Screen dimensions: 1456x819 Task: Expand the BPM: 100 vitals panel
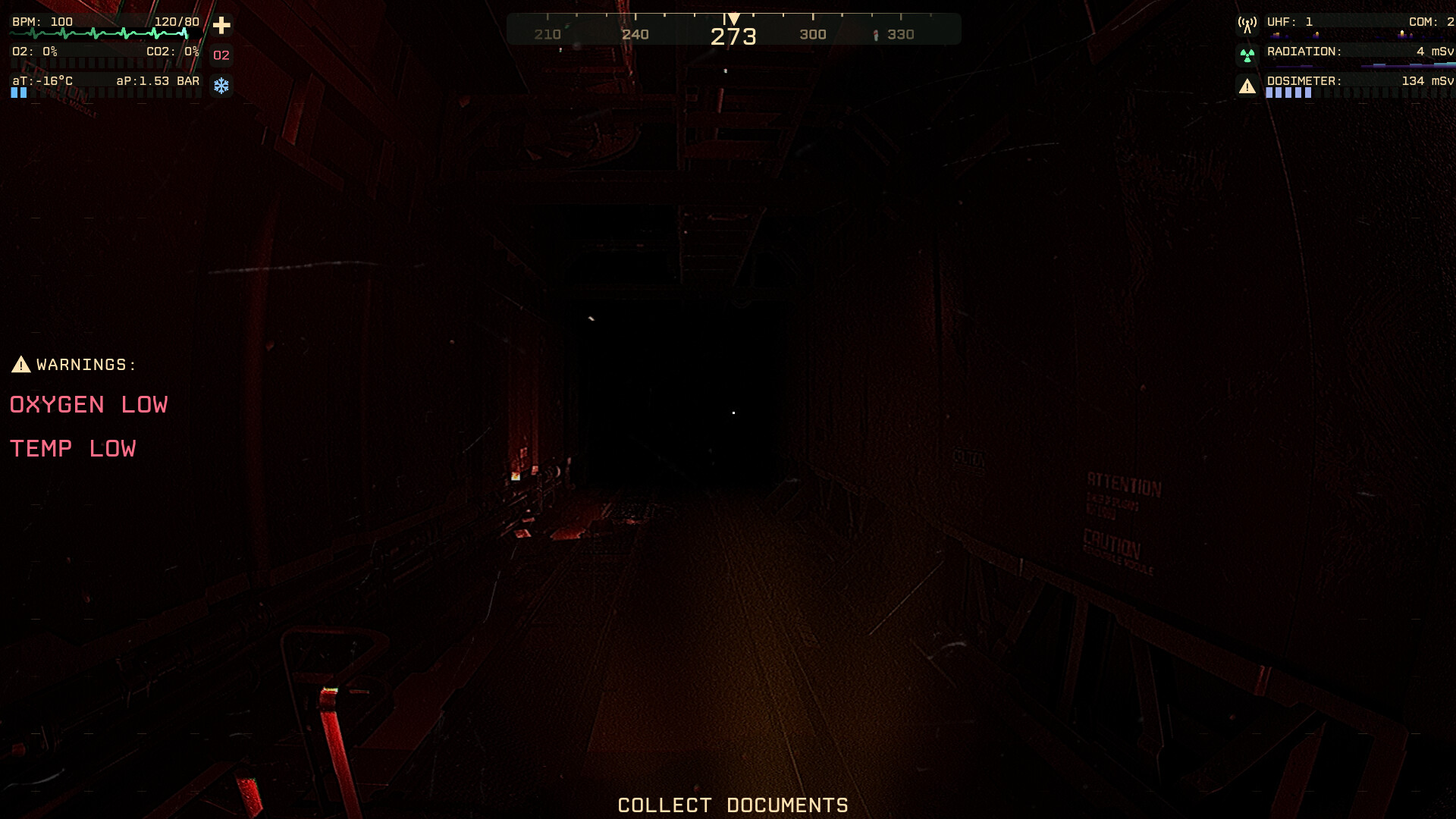point(42,21)
